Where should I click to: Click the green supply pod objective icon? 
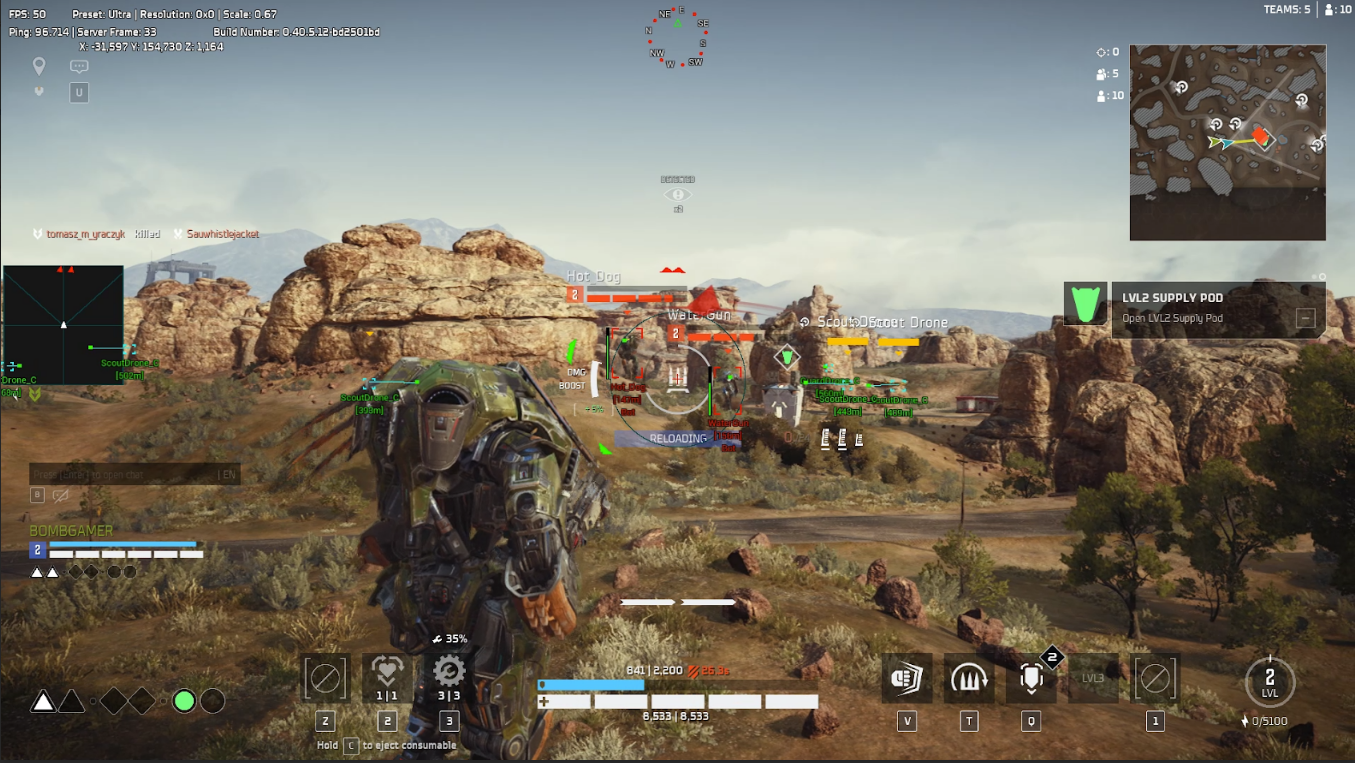coord(1085,304)
